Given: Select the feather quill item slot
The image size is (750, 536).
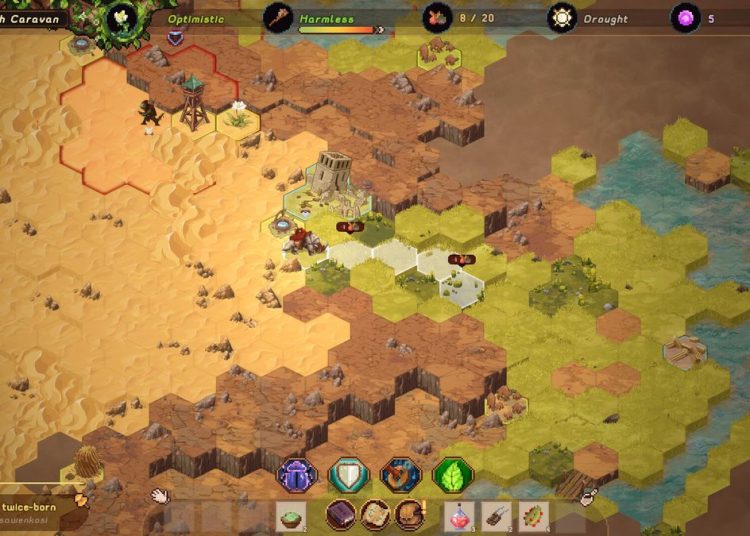Looking at the screenshot, I should pos(496,516).
